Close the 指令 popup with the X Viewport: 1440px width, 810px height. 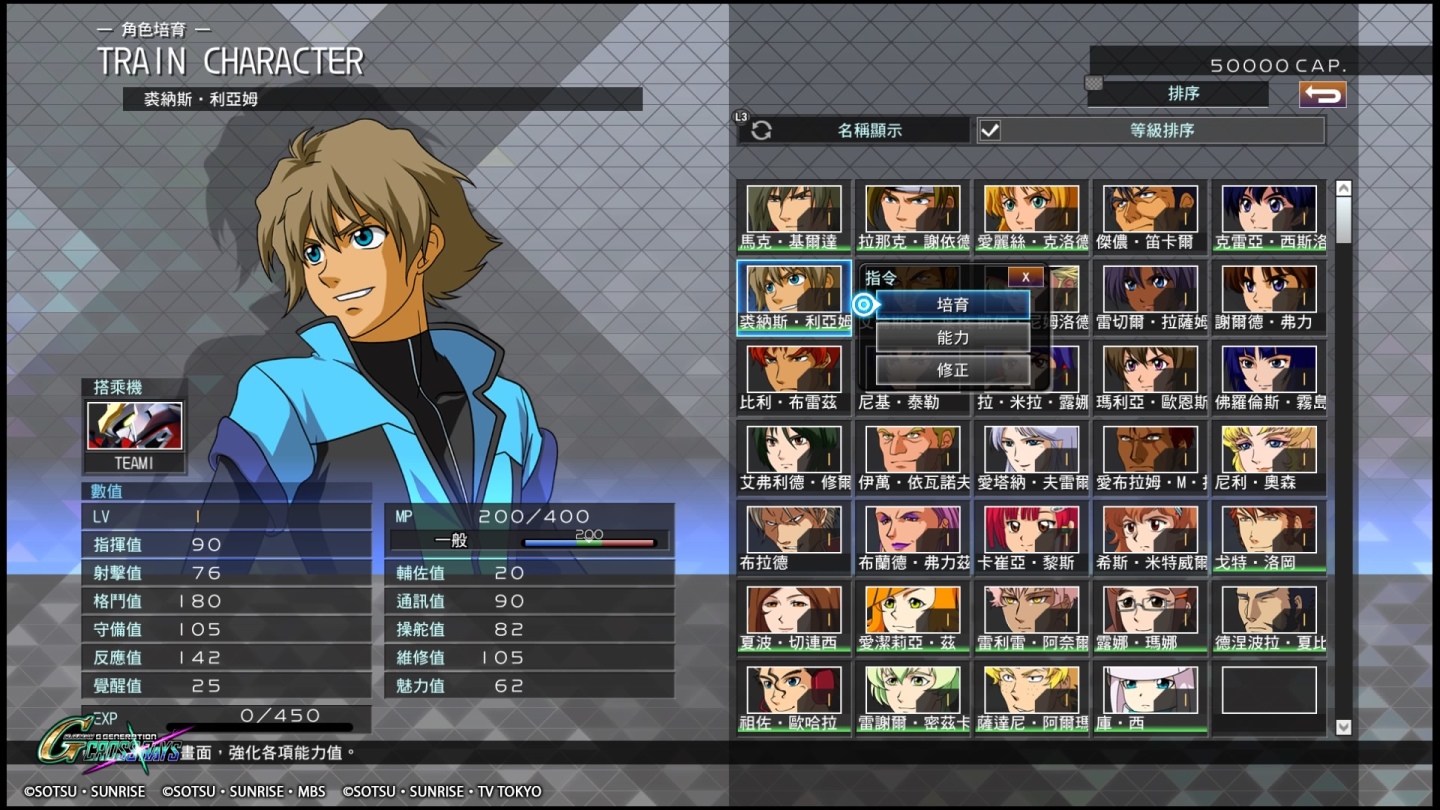pos(1025,278)
